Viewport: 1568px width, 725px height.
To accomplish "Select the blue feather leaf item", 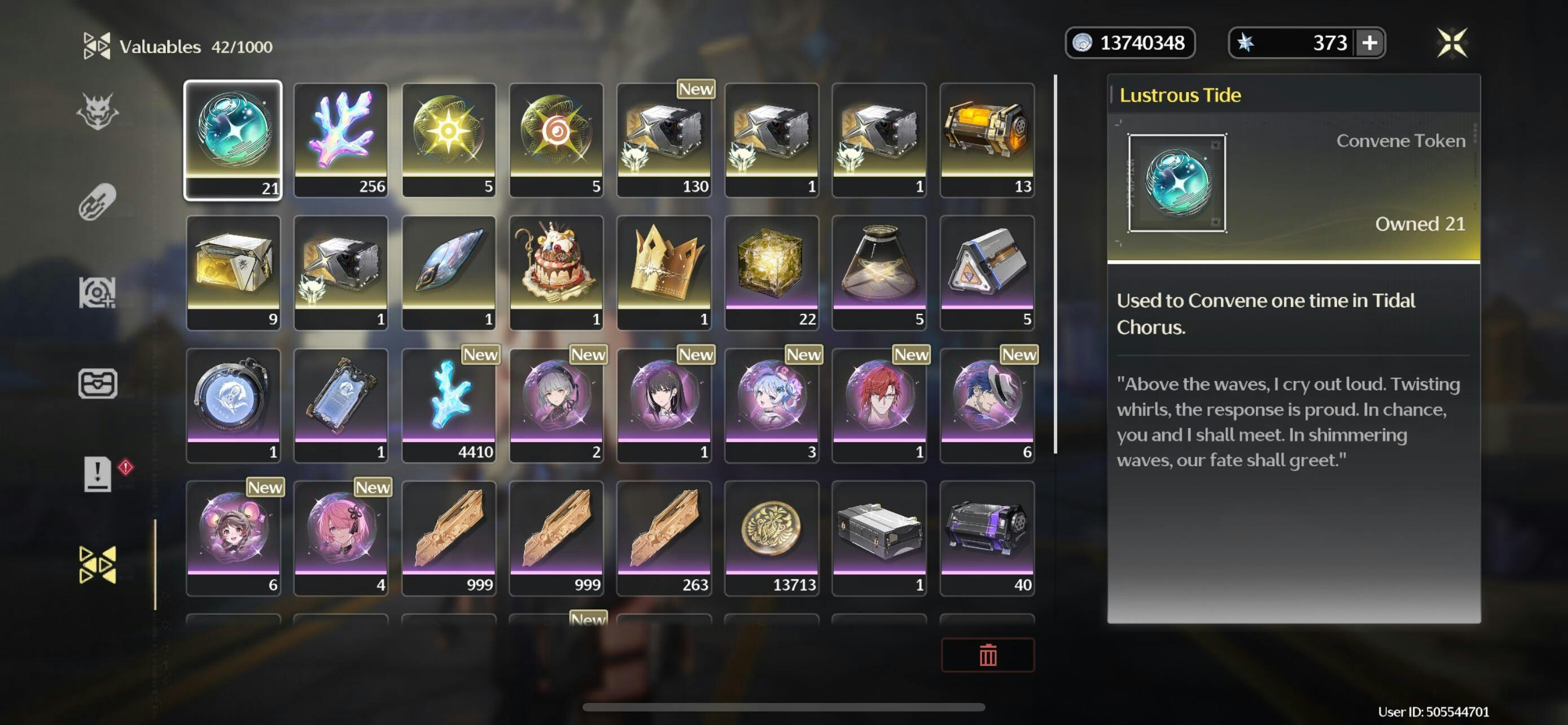I will point(449,272).
